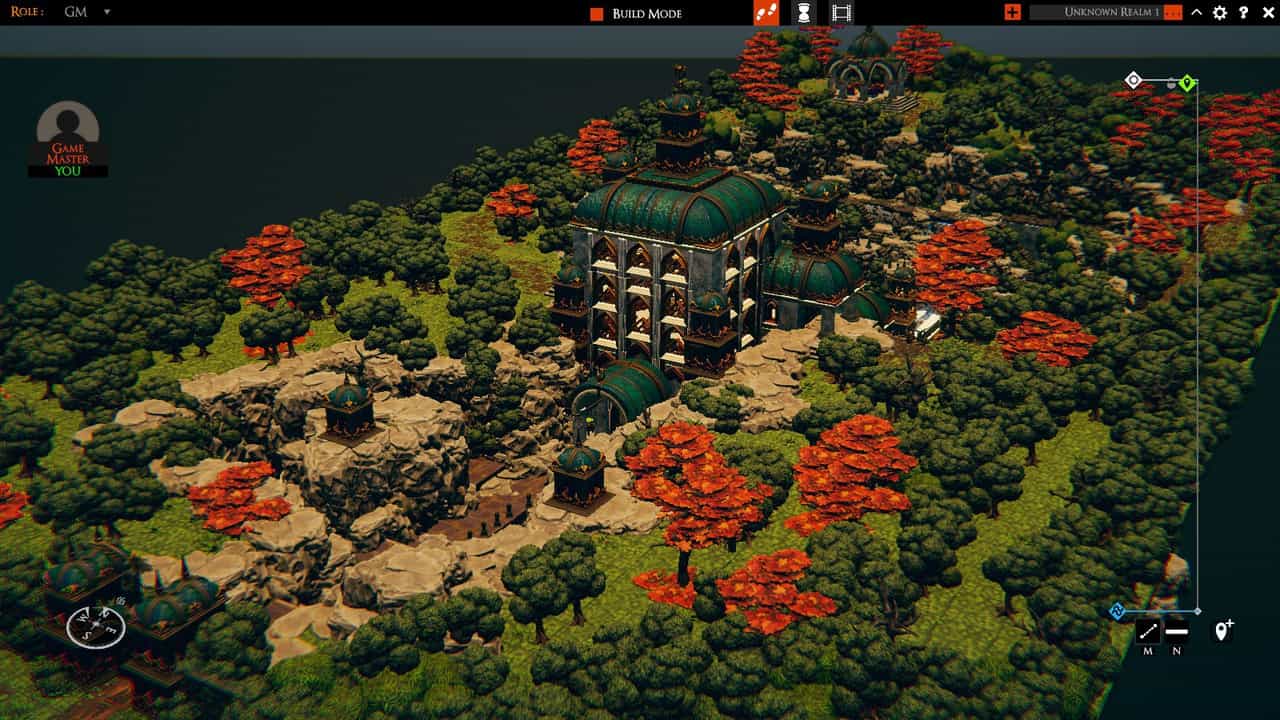This screenshot has height=720, width=1280.
Task: Collapse the top bar with the chevron
Action: [x=1196, y=13]
